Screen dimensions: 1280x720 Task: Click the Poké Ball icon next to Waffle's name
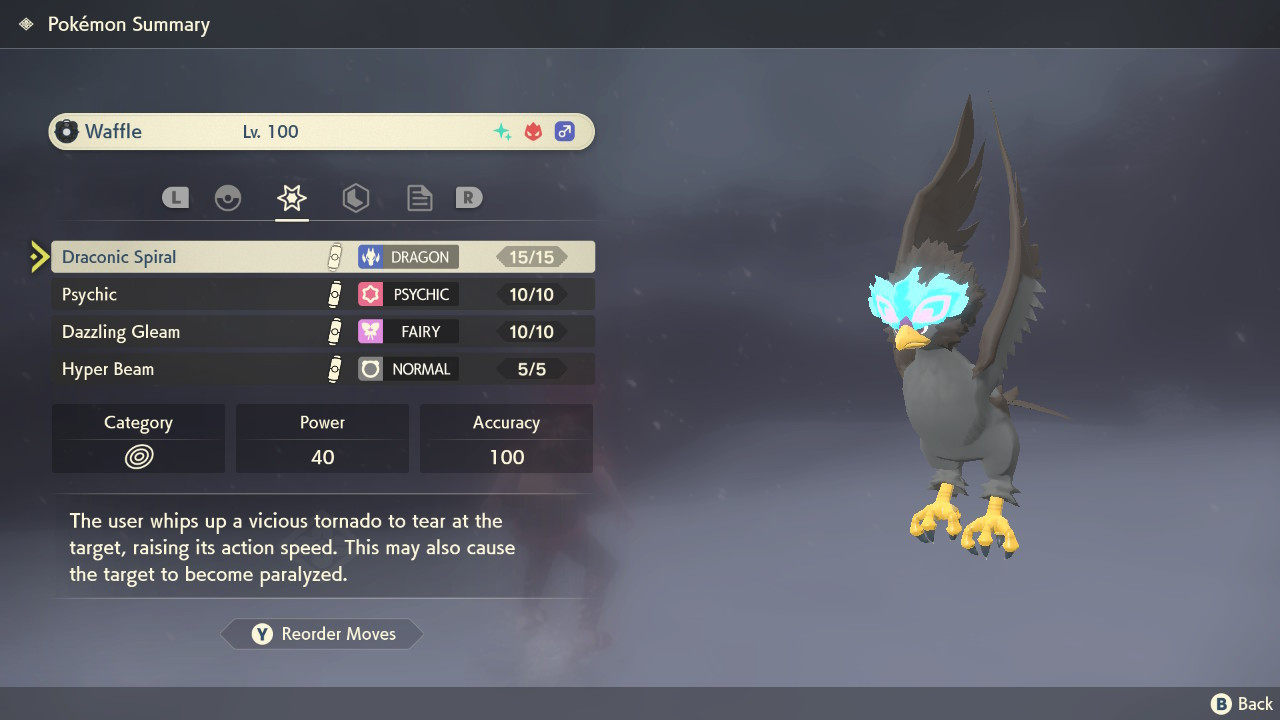(67, 130)
